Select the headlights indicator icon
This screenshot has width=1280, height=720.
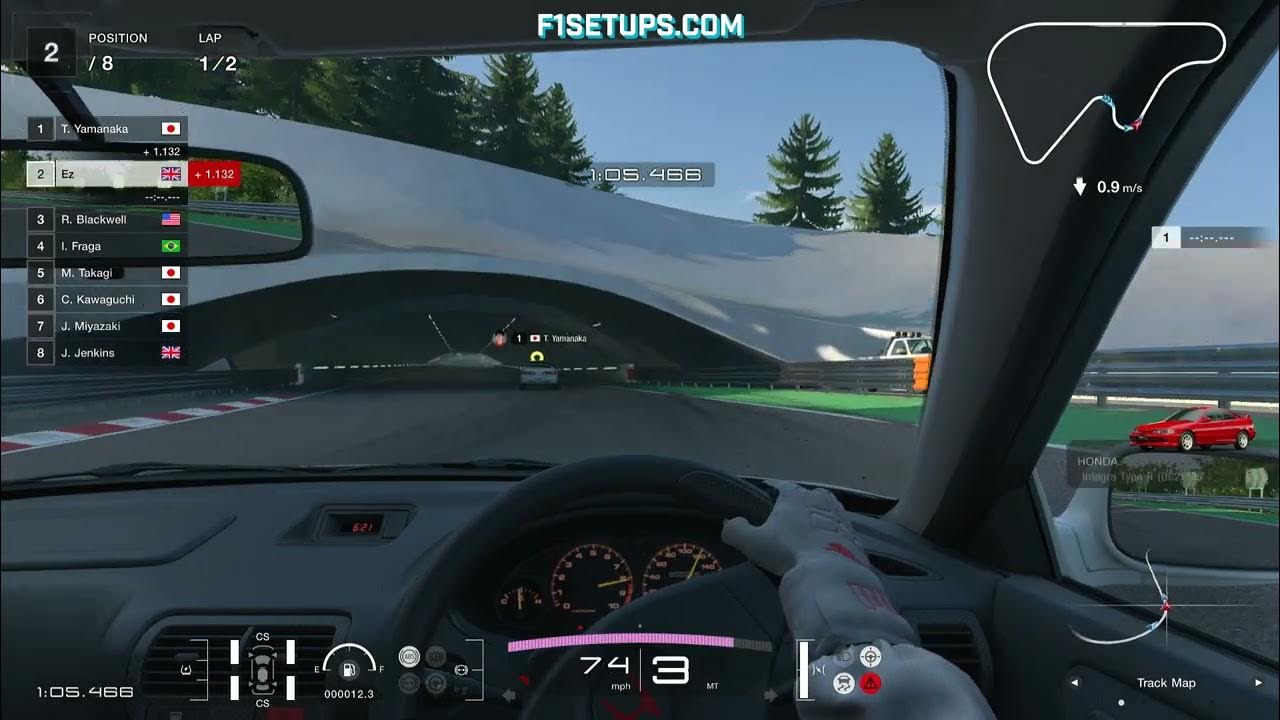click(842, 657)
